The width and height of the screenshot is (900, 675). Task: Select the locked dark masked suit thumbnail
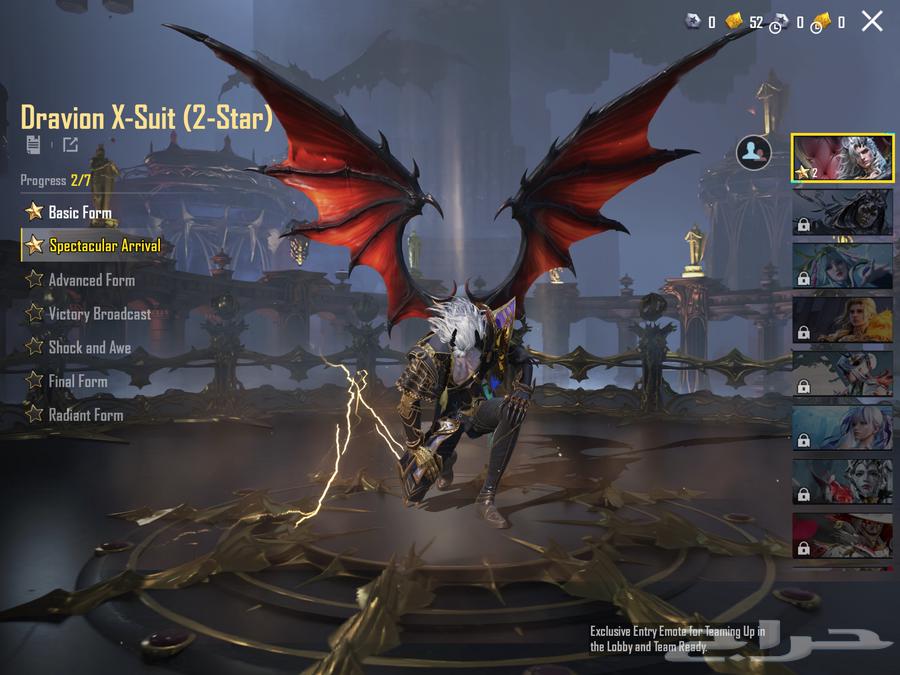(x=842, y=212)
